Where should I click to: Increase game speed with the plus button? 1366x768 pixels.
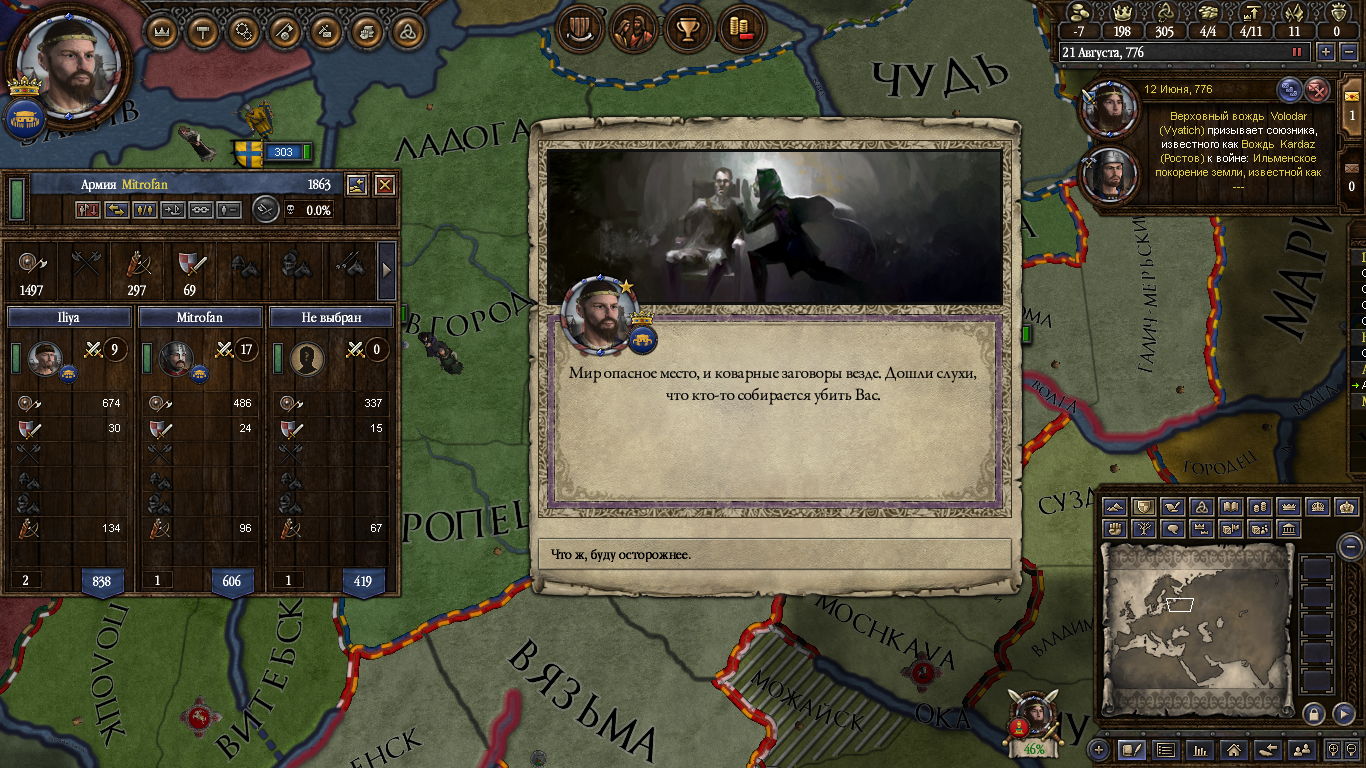pos(1326,52)
